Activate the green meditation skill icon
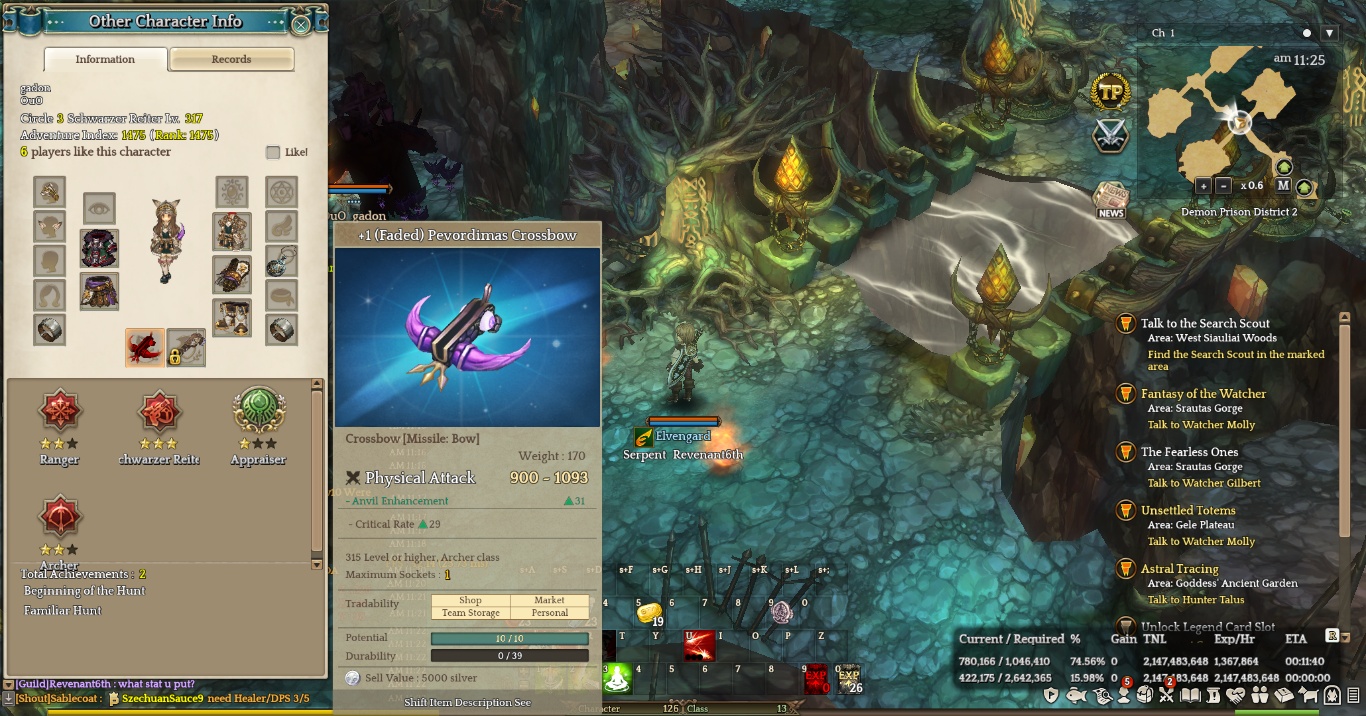Screen dimensions: 1366x716 click(x=619, y=679)
